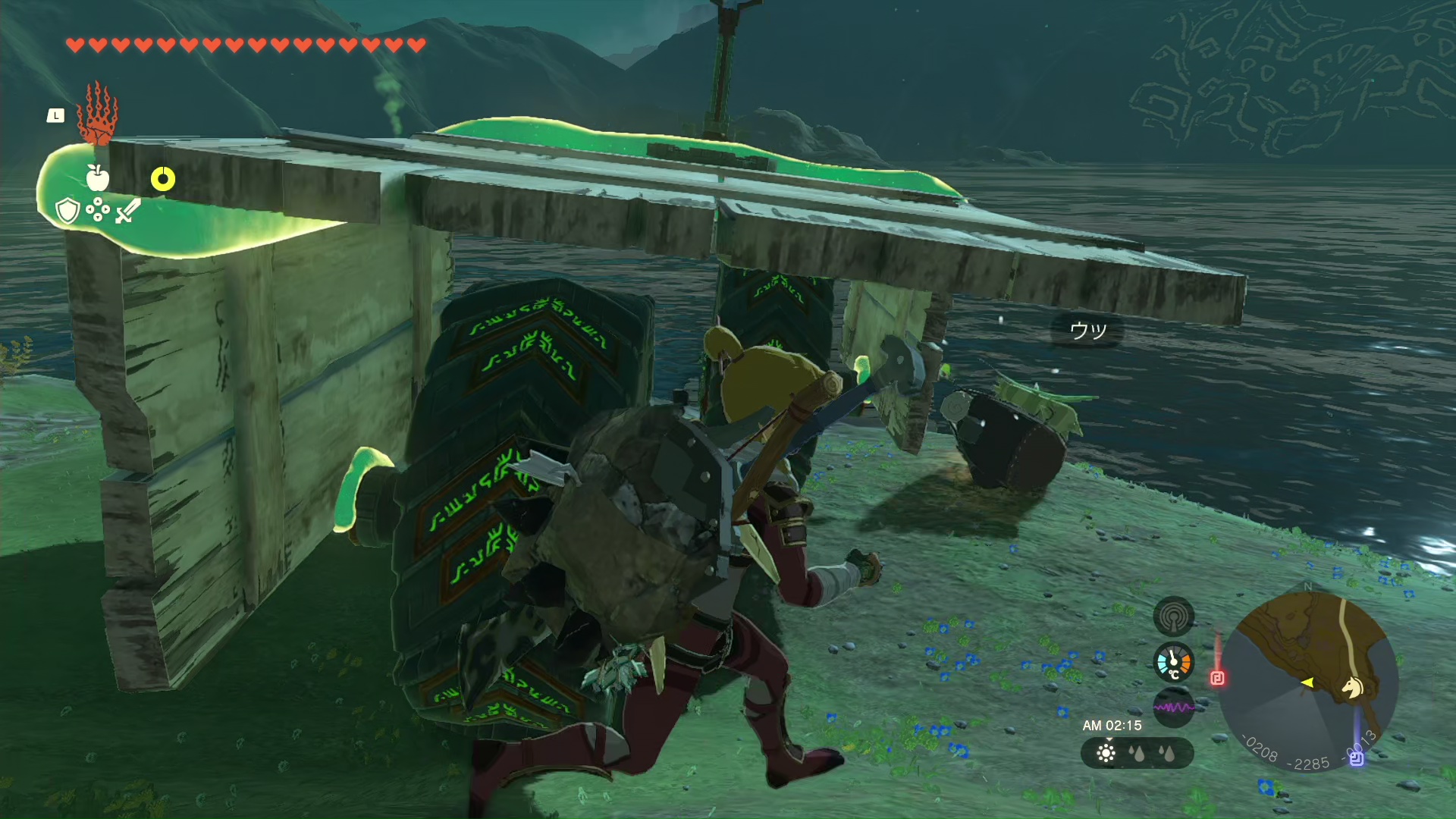Click the purple noise wave indicator
This screenshot has width=1456, height=819.
[x=1173, y=707]
